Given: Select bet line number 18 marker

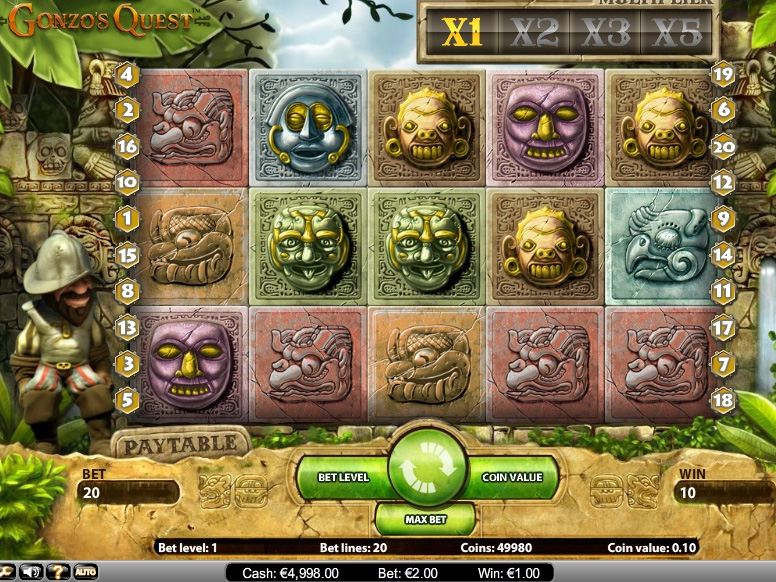Looking at the screenshot, I should click(x=724, y=401).
